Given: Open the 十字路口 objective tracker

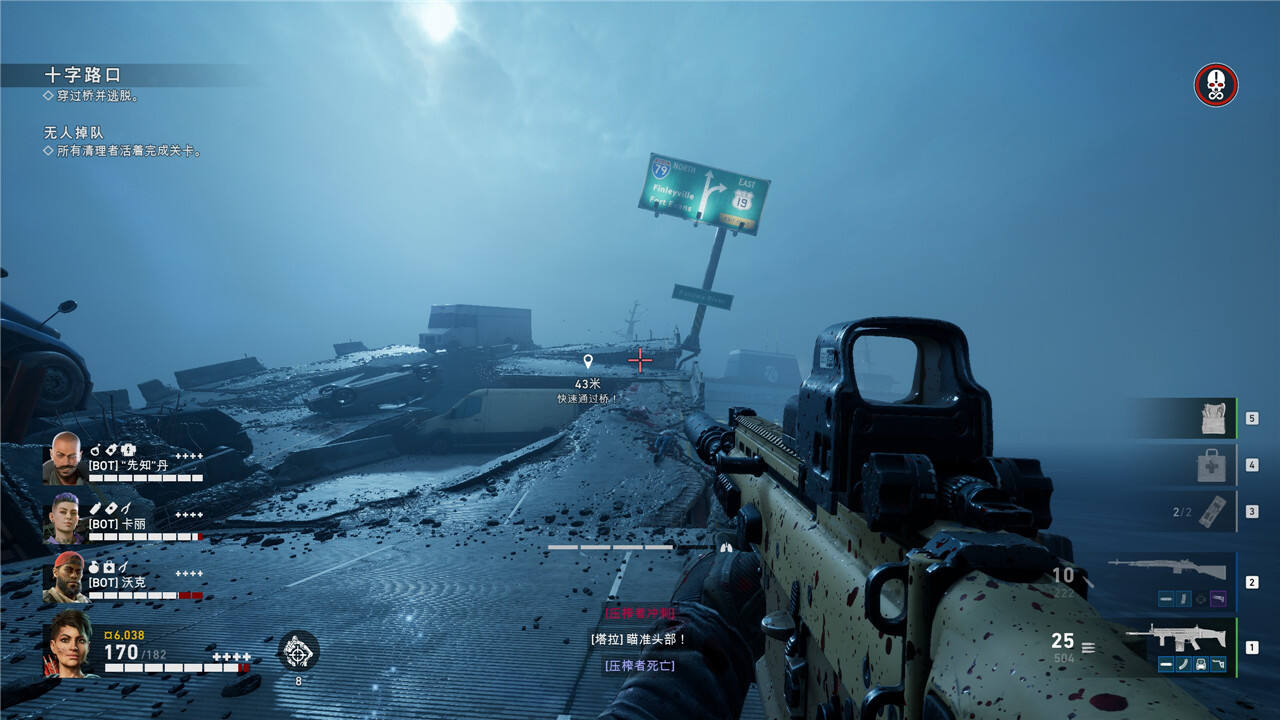Looking at the screenshot, I should click(82, 75).
